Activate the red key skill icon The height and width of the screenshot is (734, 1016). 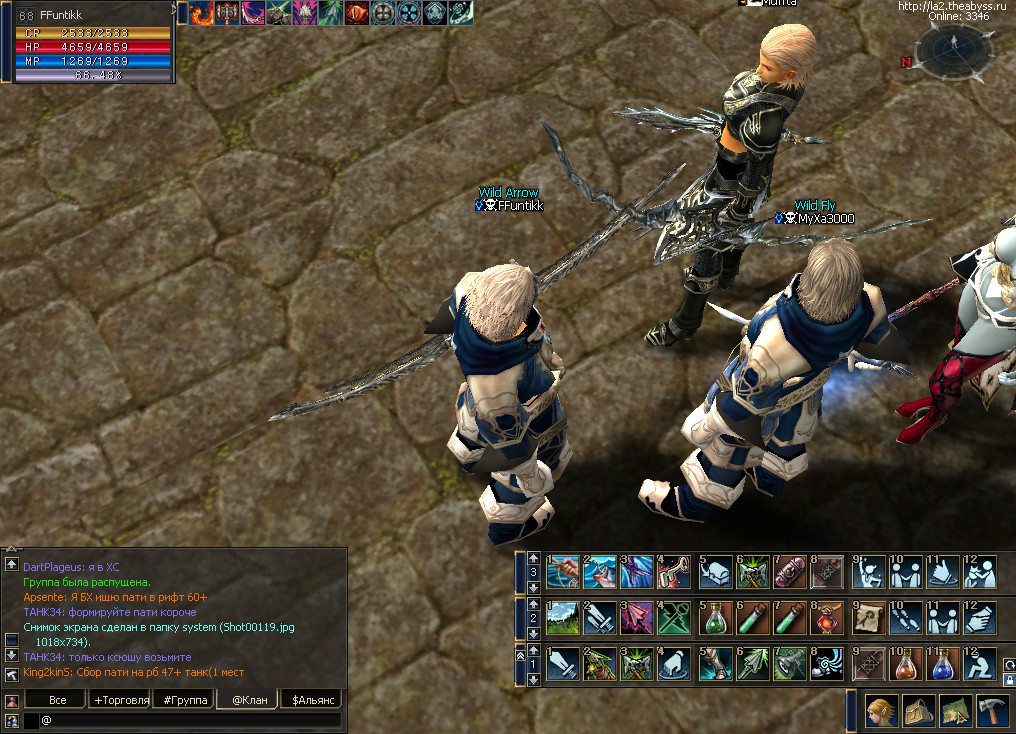674,571
